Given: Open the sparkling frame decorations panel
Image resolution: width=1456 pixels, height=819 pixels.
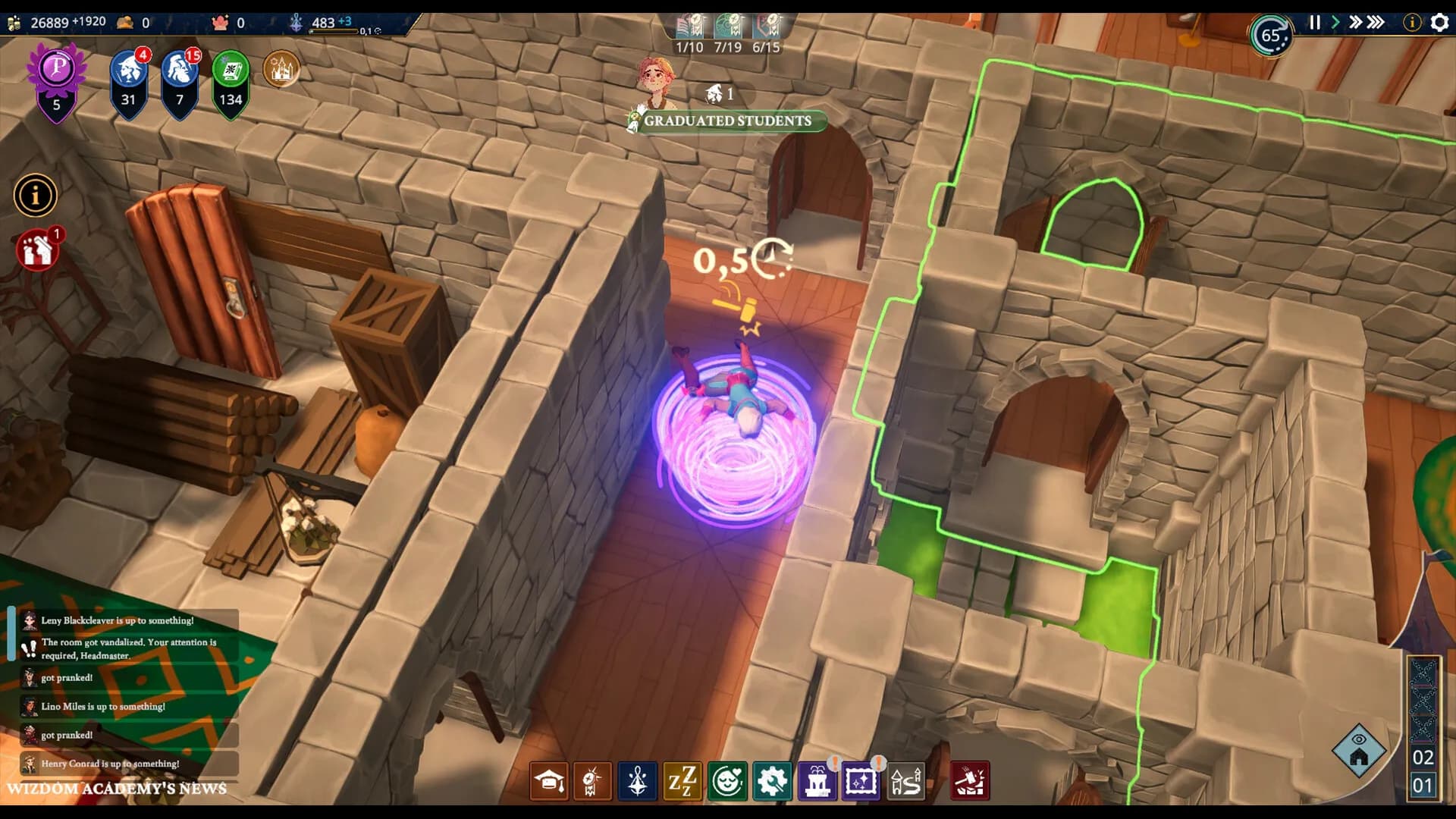Looking at the screenshot, I should 863,781.
